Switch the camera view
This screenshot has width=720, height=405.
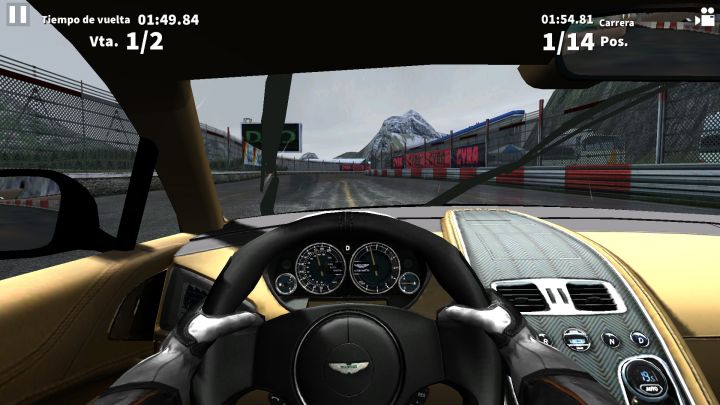click(x=707, y=18)
